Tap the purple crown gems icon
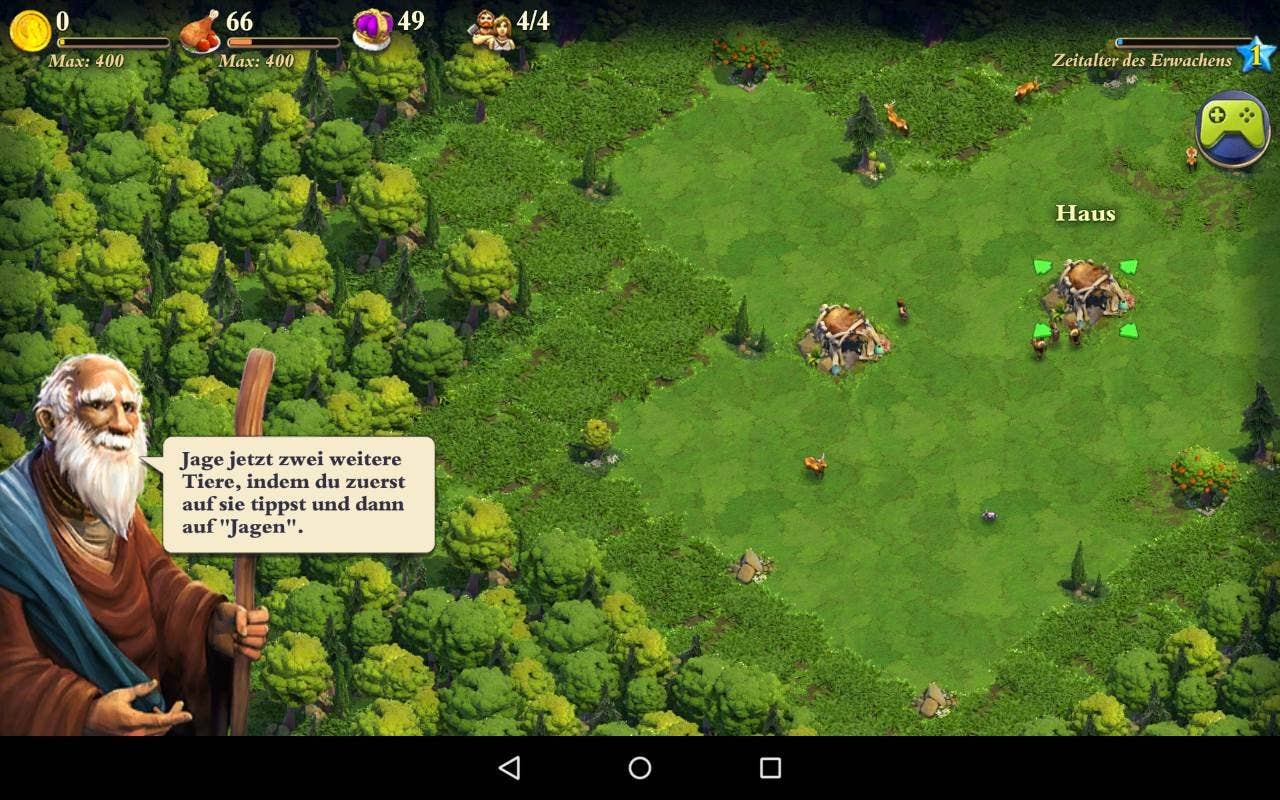Viewport: 1280px width, 800px height. pyautogui.click(x=372, y=29)
